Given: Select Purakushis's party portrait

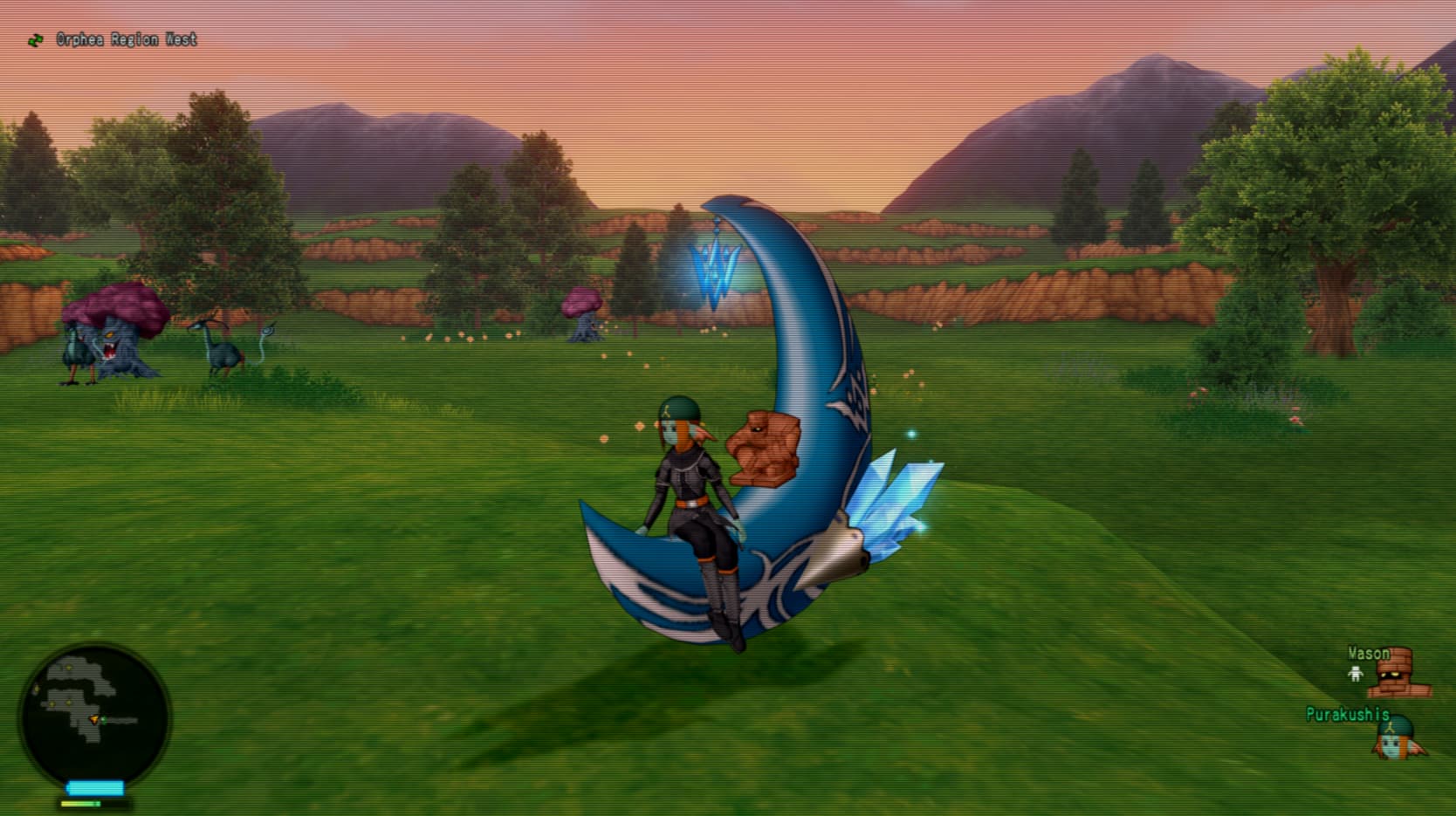Looking at the screenshot, I should pos(1398,739).
